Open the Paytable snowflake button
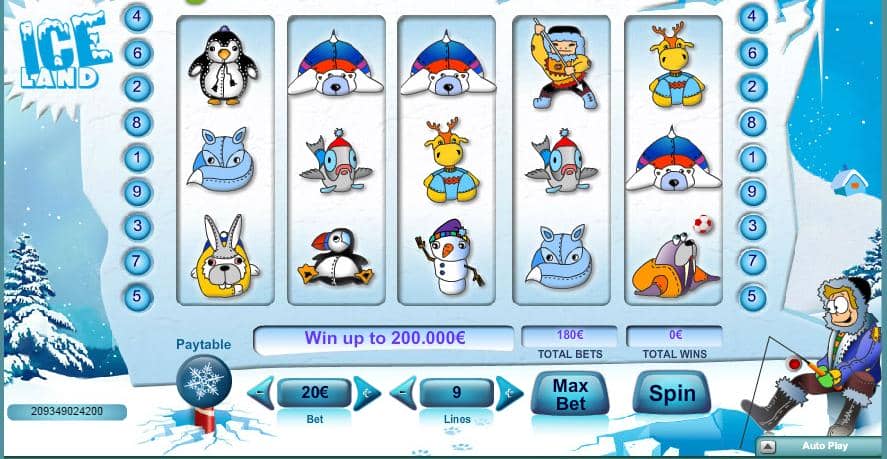Image resolution: width=887 pixels, height=459 pixels. click(x=203, y=383)
